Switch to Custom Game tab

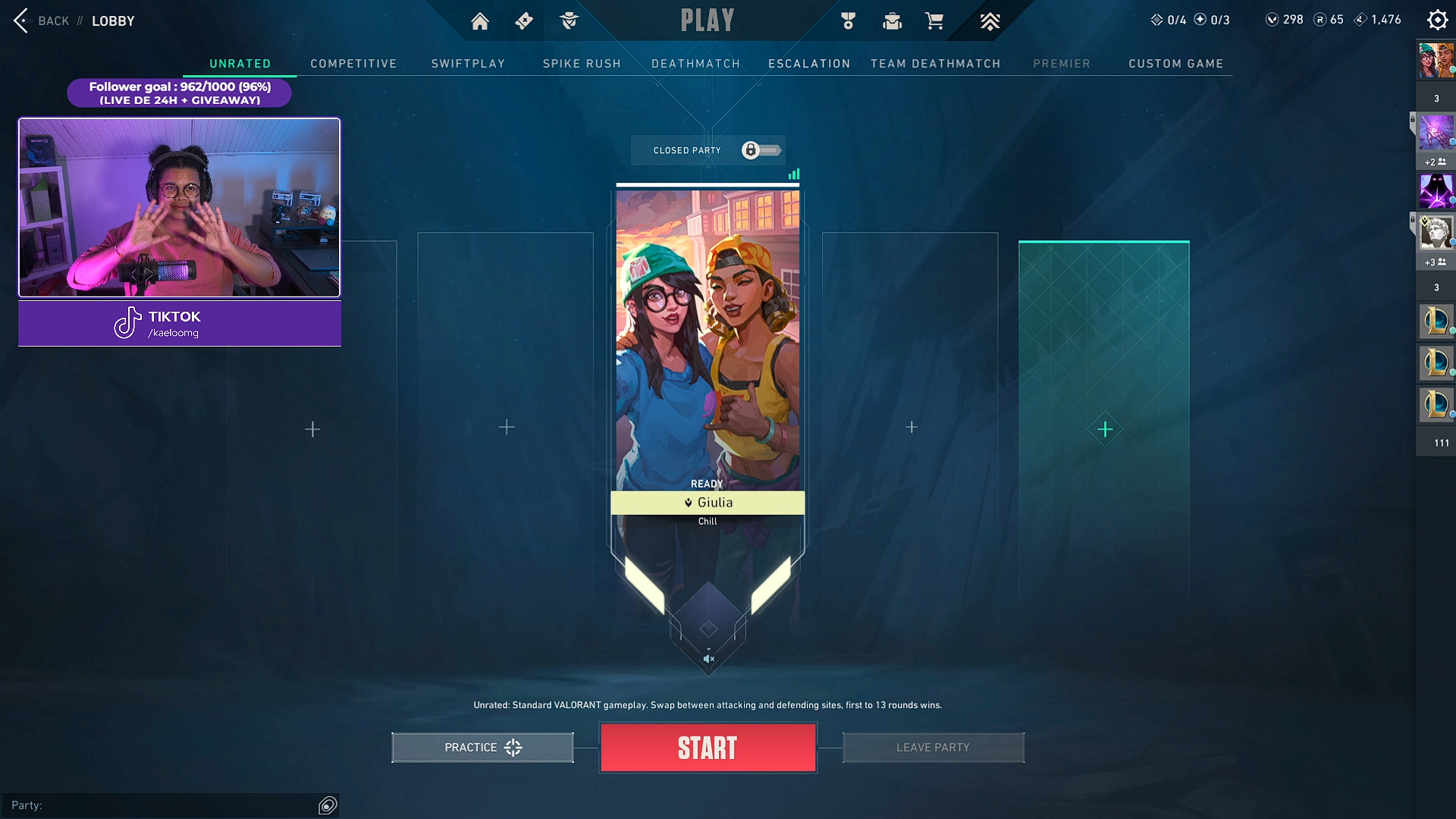(x=1175, y=64)
